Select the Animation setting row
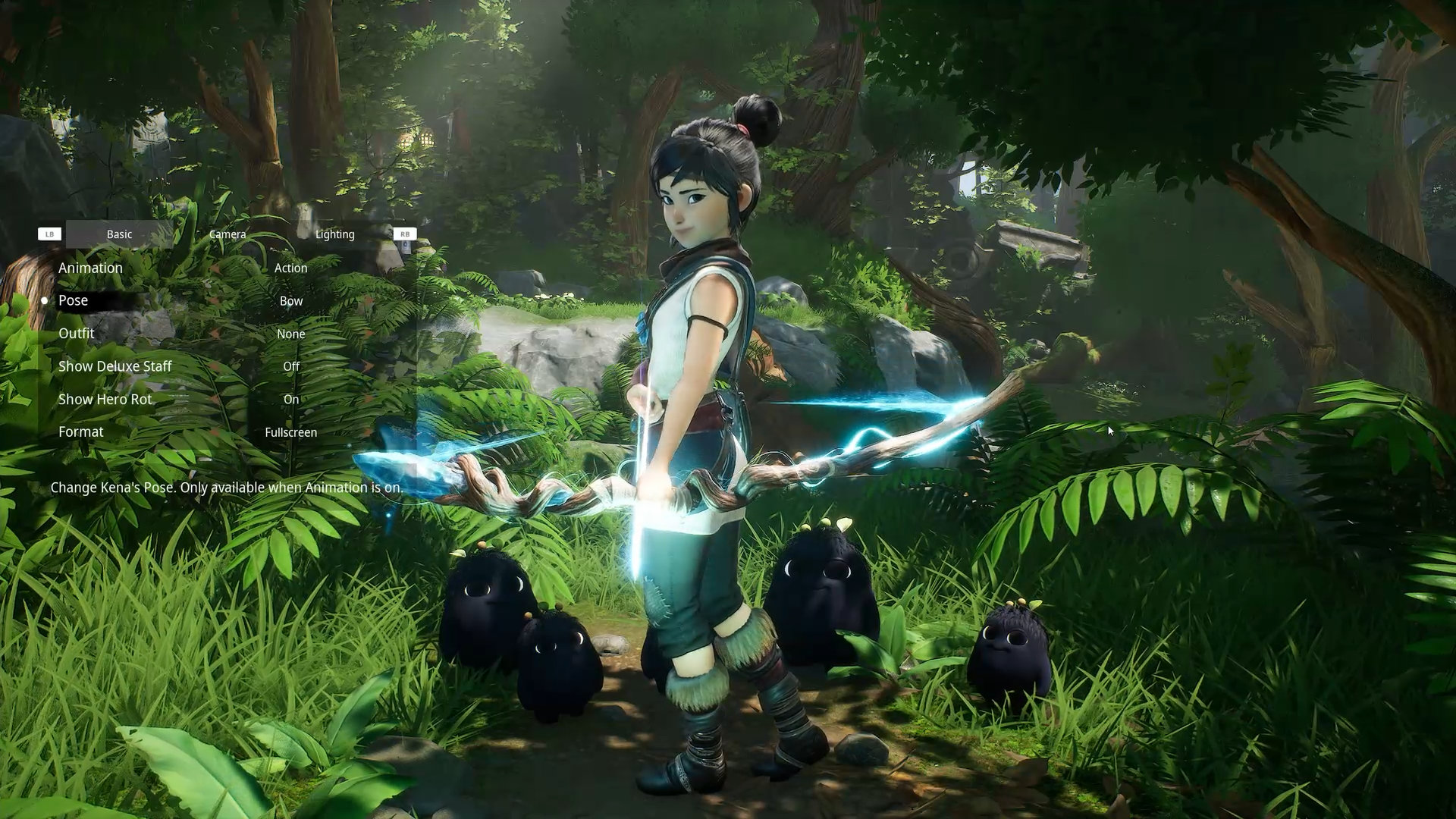Image resolution: width=1456 pixels, height=819 pixels. click(x=90, y=268)
